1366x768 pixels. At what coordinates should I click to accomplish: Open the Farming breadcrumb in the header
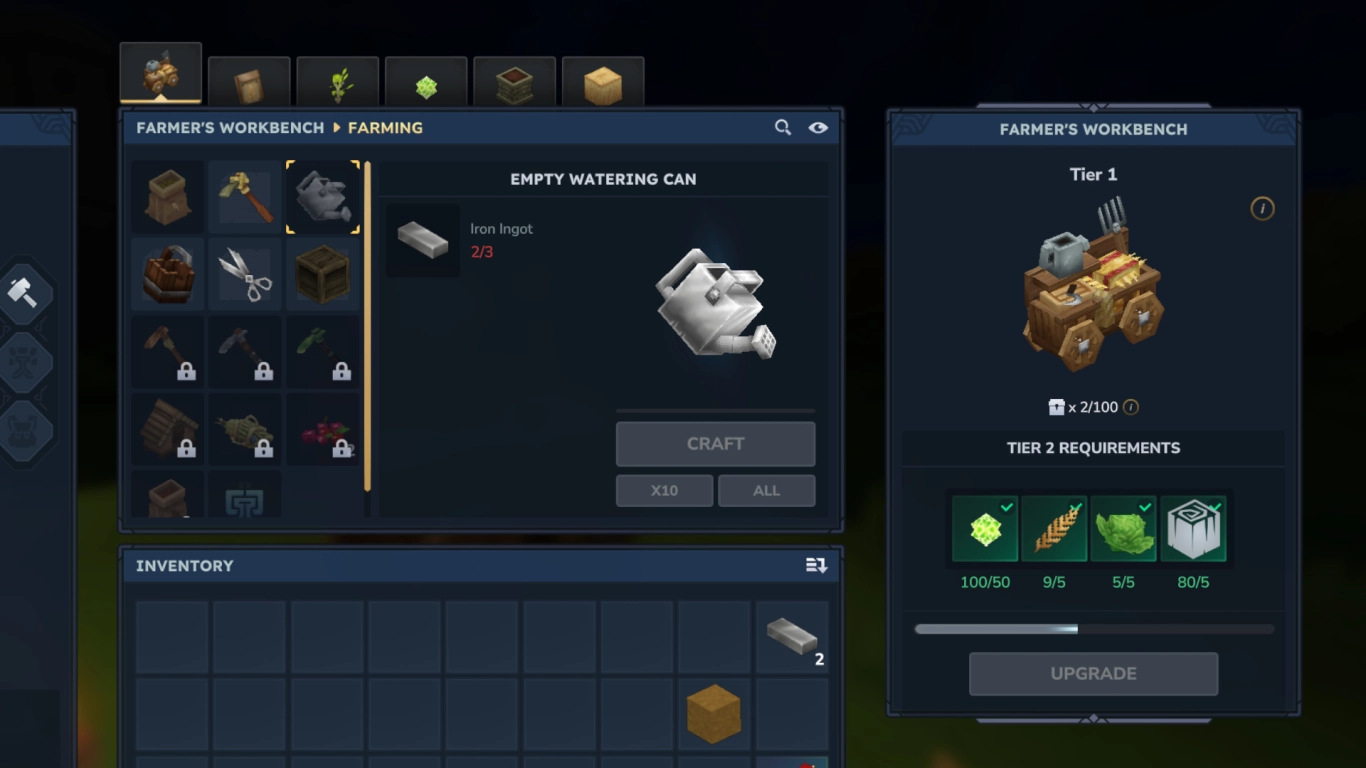[x=386, y=127]
